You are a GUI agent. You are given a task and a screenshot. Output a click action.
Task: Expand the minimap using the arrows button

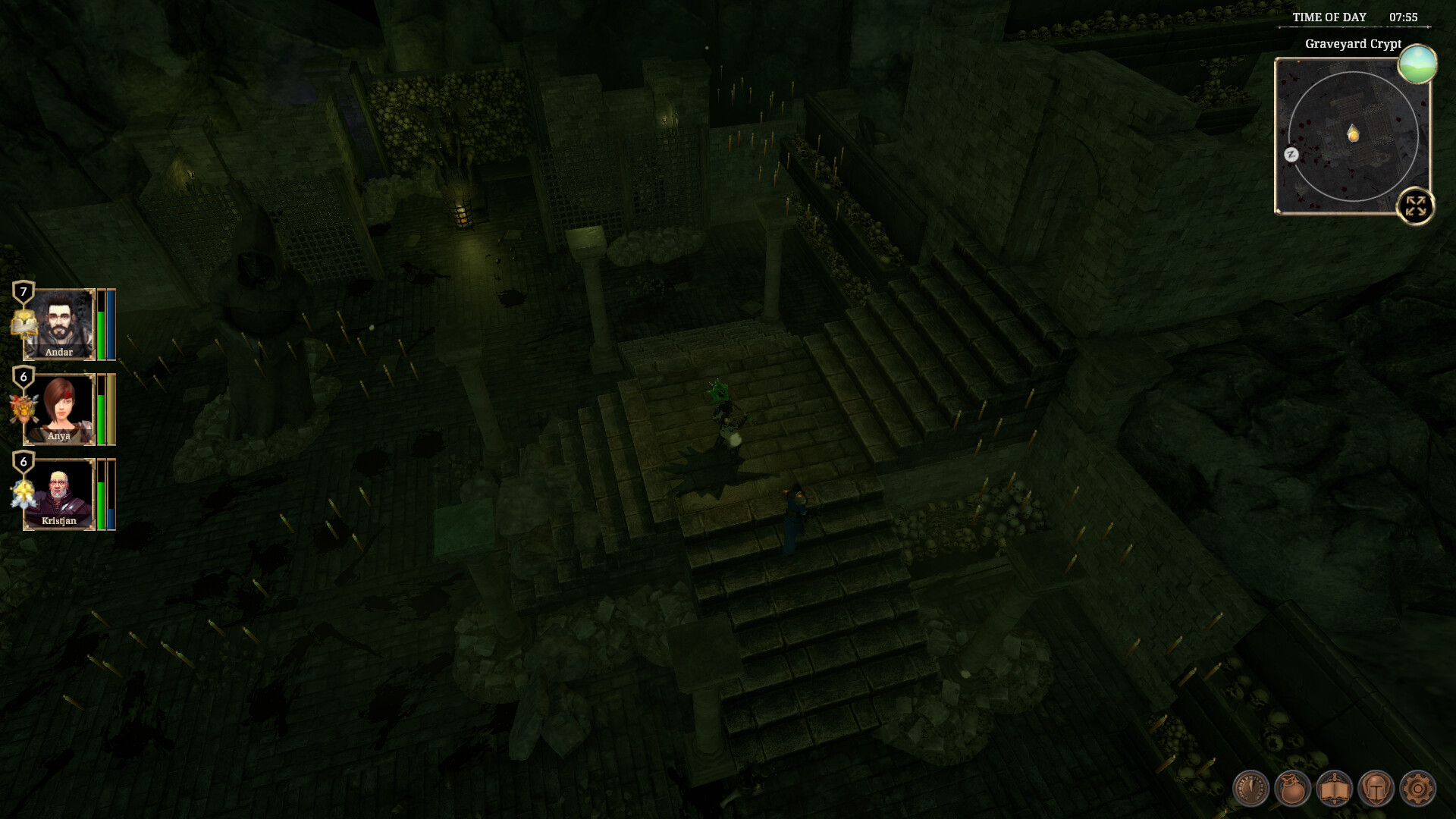coord(1415,204)
